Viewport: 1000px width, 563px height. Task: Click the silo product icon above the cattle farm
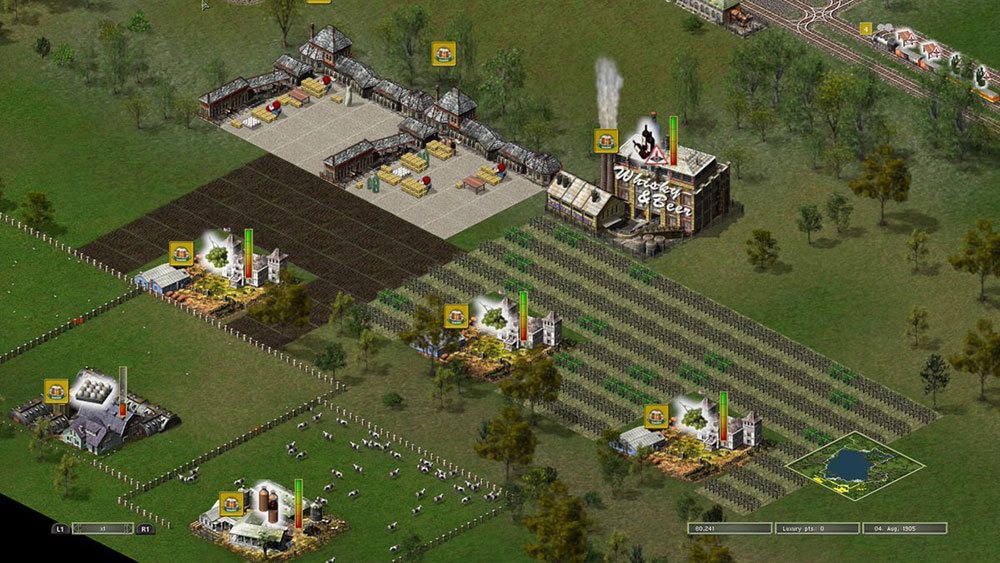[270, 499]
